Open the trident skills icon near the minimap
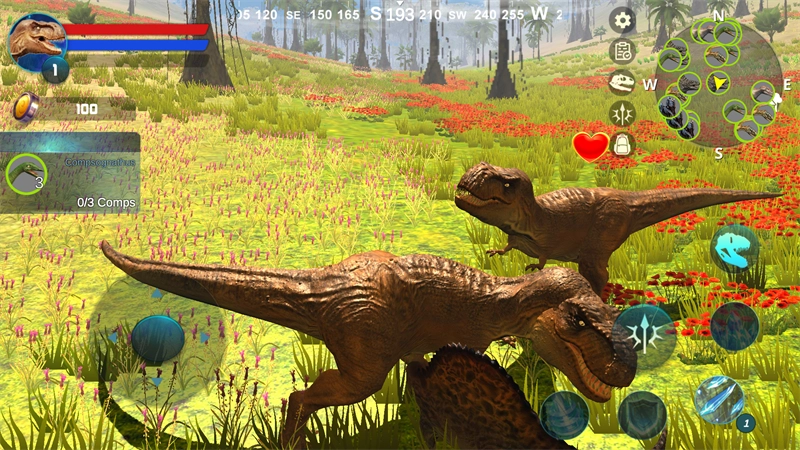 [x=622, y=113]
